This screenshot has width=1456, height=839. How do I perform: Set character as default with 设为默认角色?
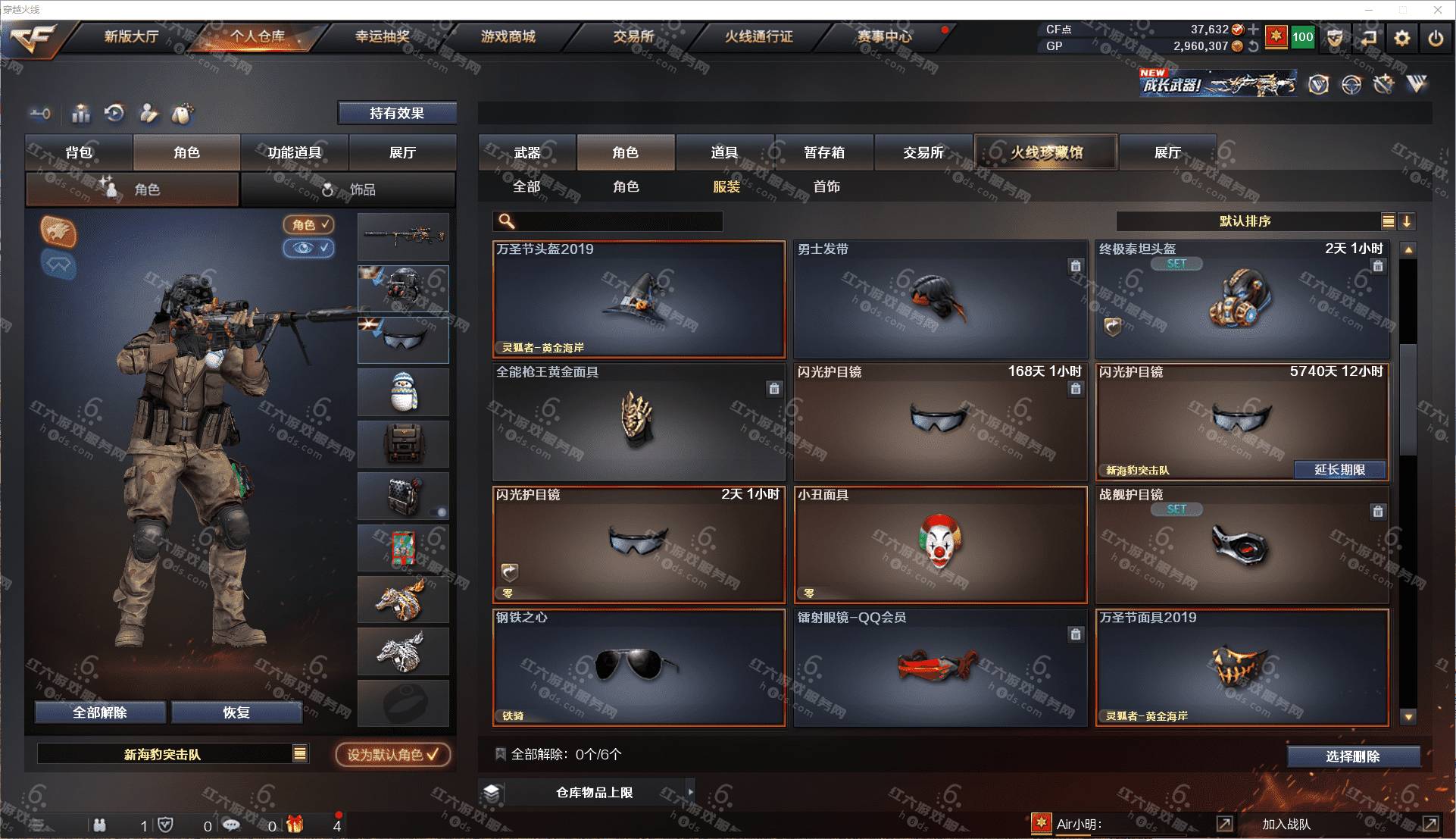point(393,754)
